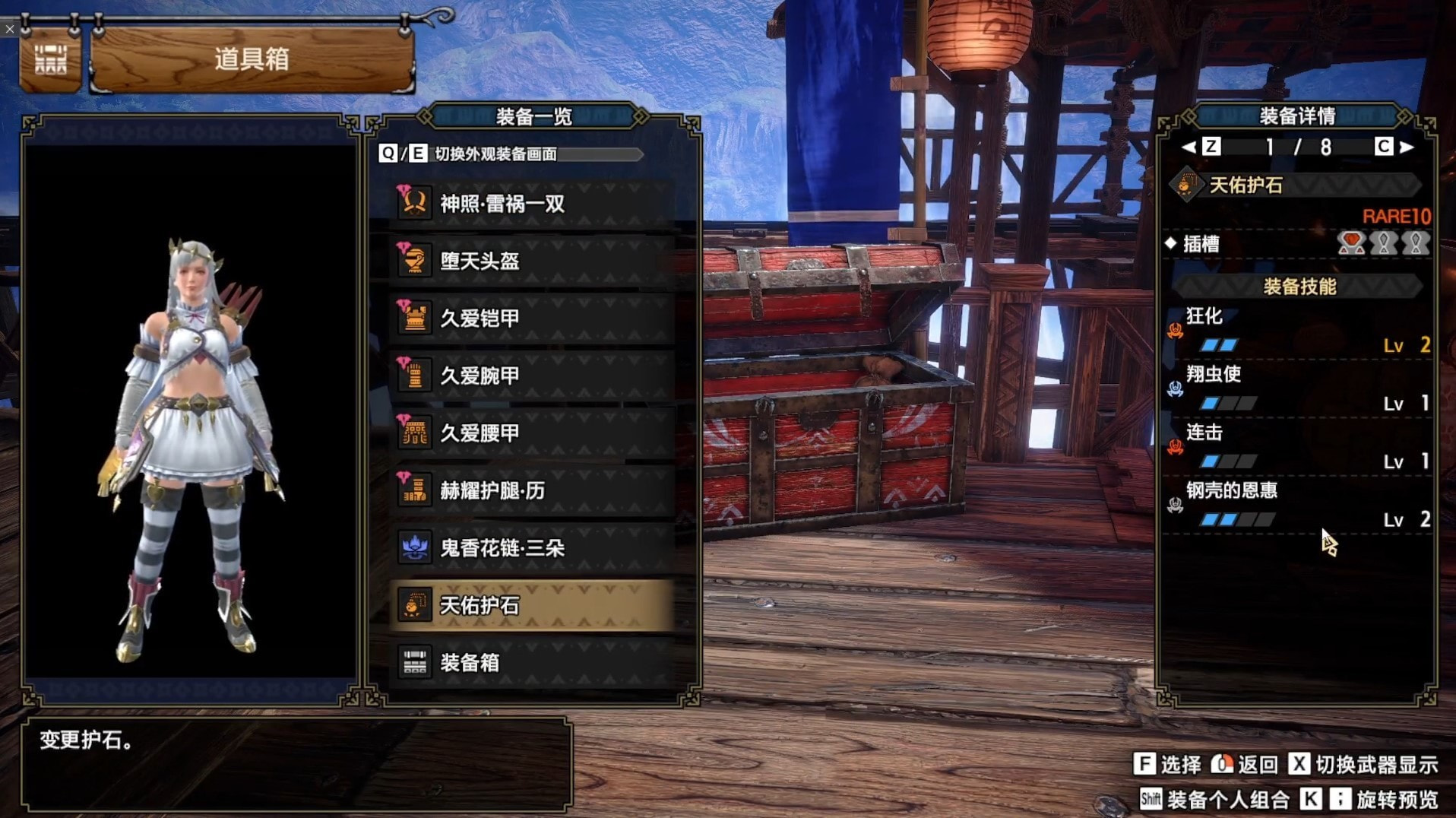Viewport: 1456px width, 818px height.
Task: Choose the 堕天头盔 helmet row
Action: tap(530, 262)
